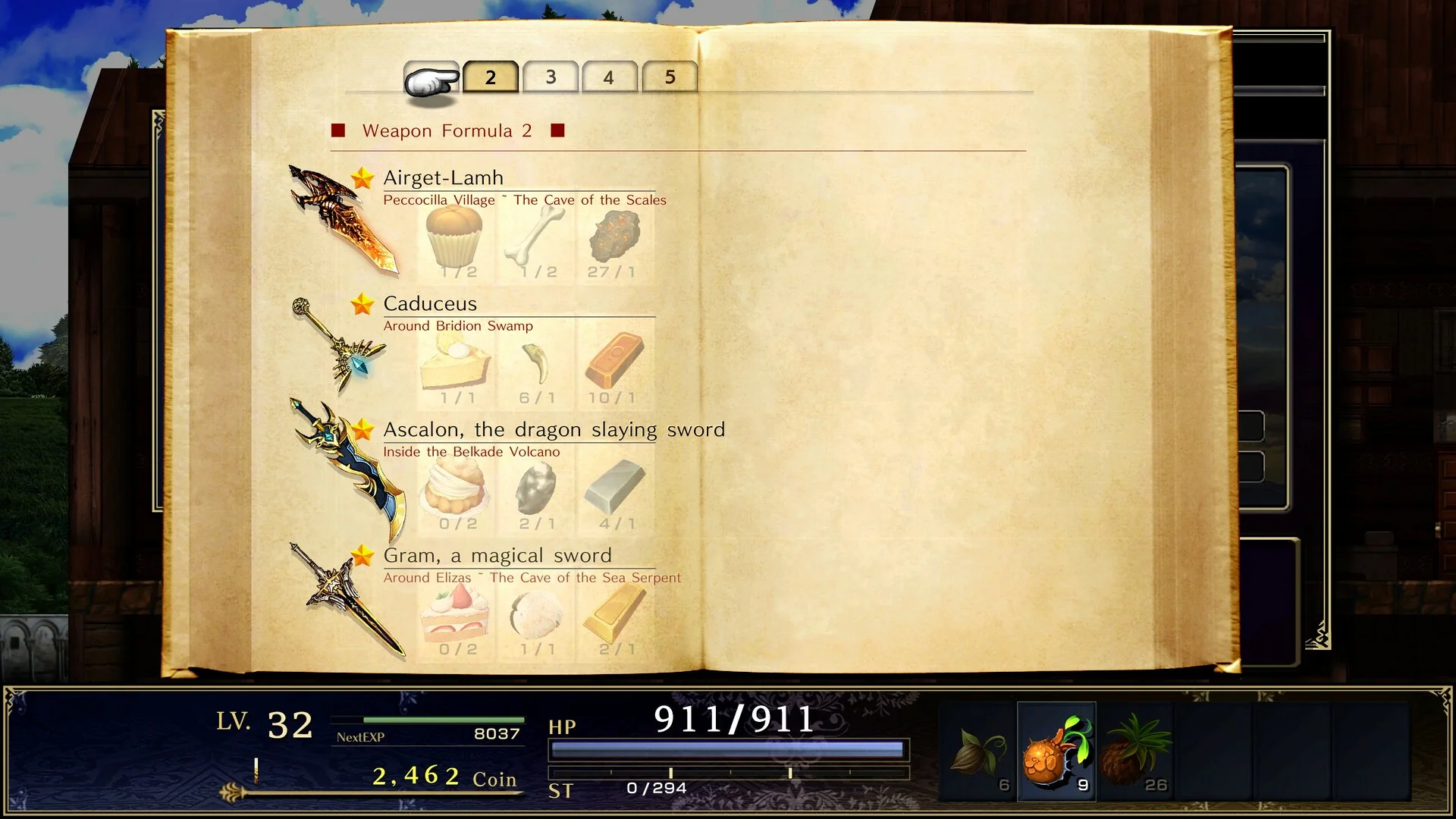Image resolution: width=1456 pixels, height=819 pixels.
Task: Select the cheesecake slice ingredient
Action: pos(455,362)
